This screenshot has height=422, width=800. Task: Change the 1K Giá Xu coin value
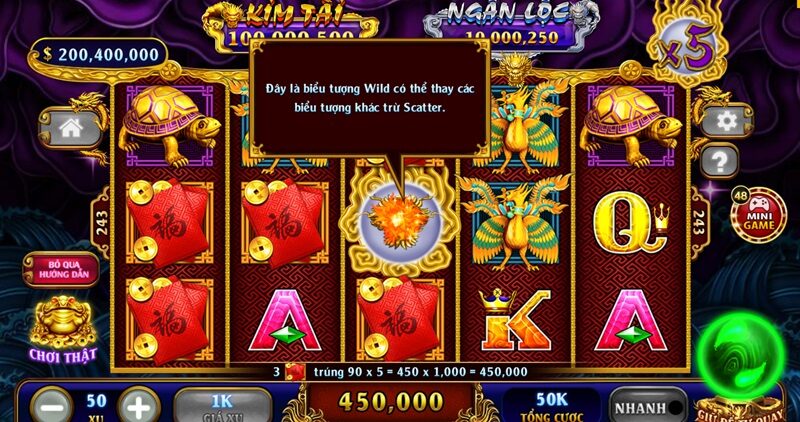coord(221,404)
